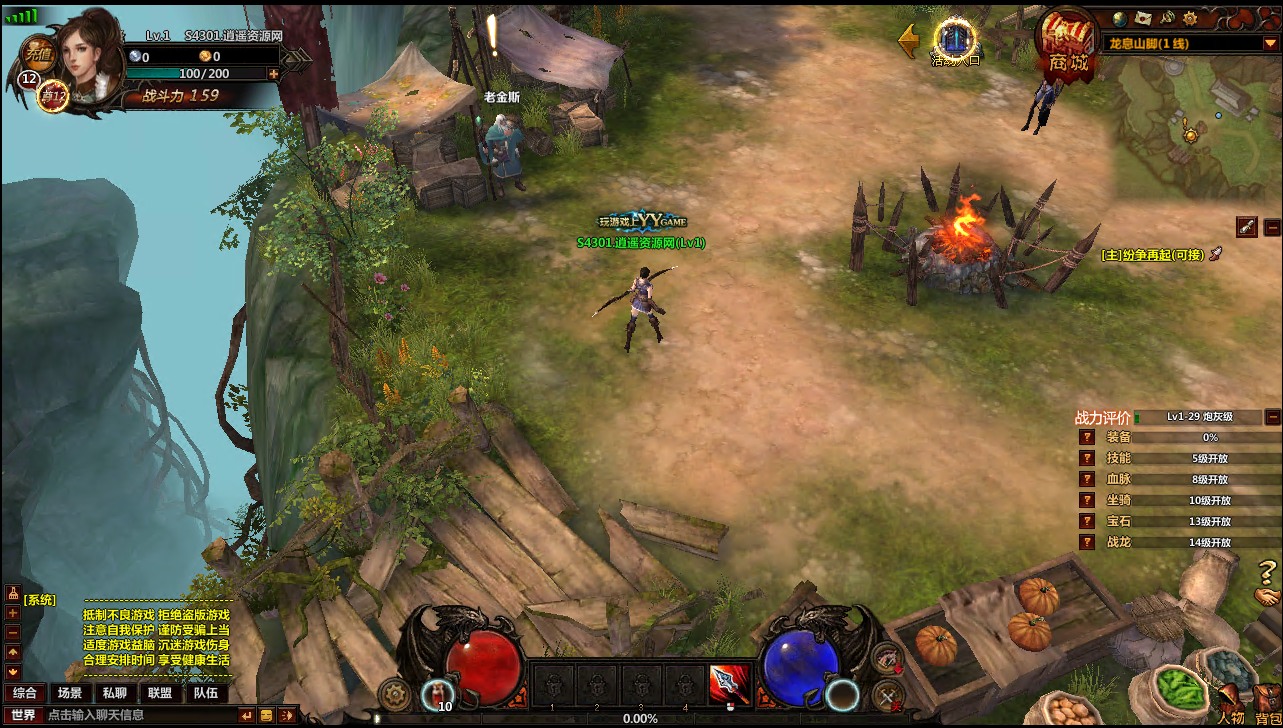Collapse the 战力评价 panel
Screen dimensions: 1283x728
coord(1272,417)
